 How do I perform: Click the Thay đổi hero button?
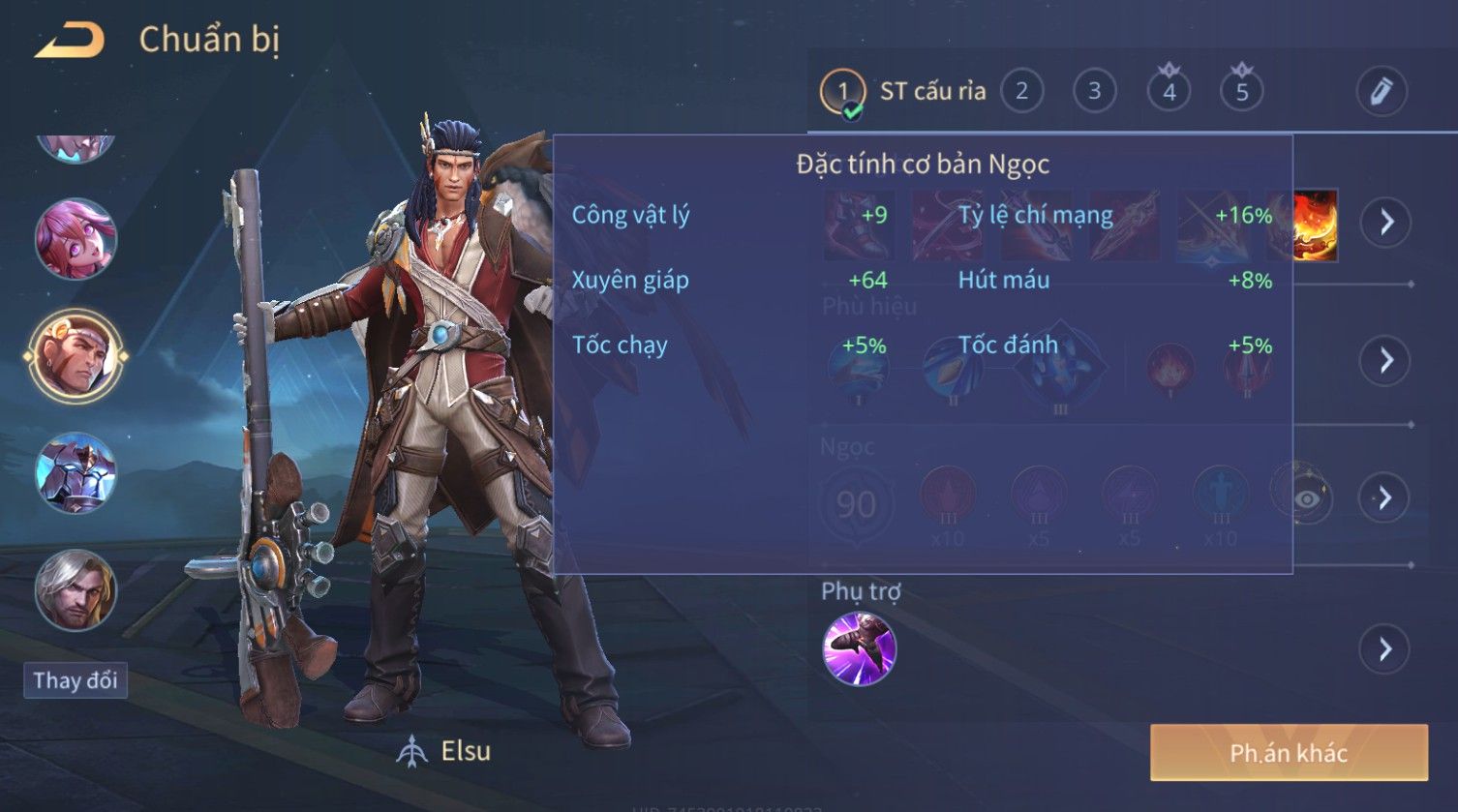click(76, 680)
